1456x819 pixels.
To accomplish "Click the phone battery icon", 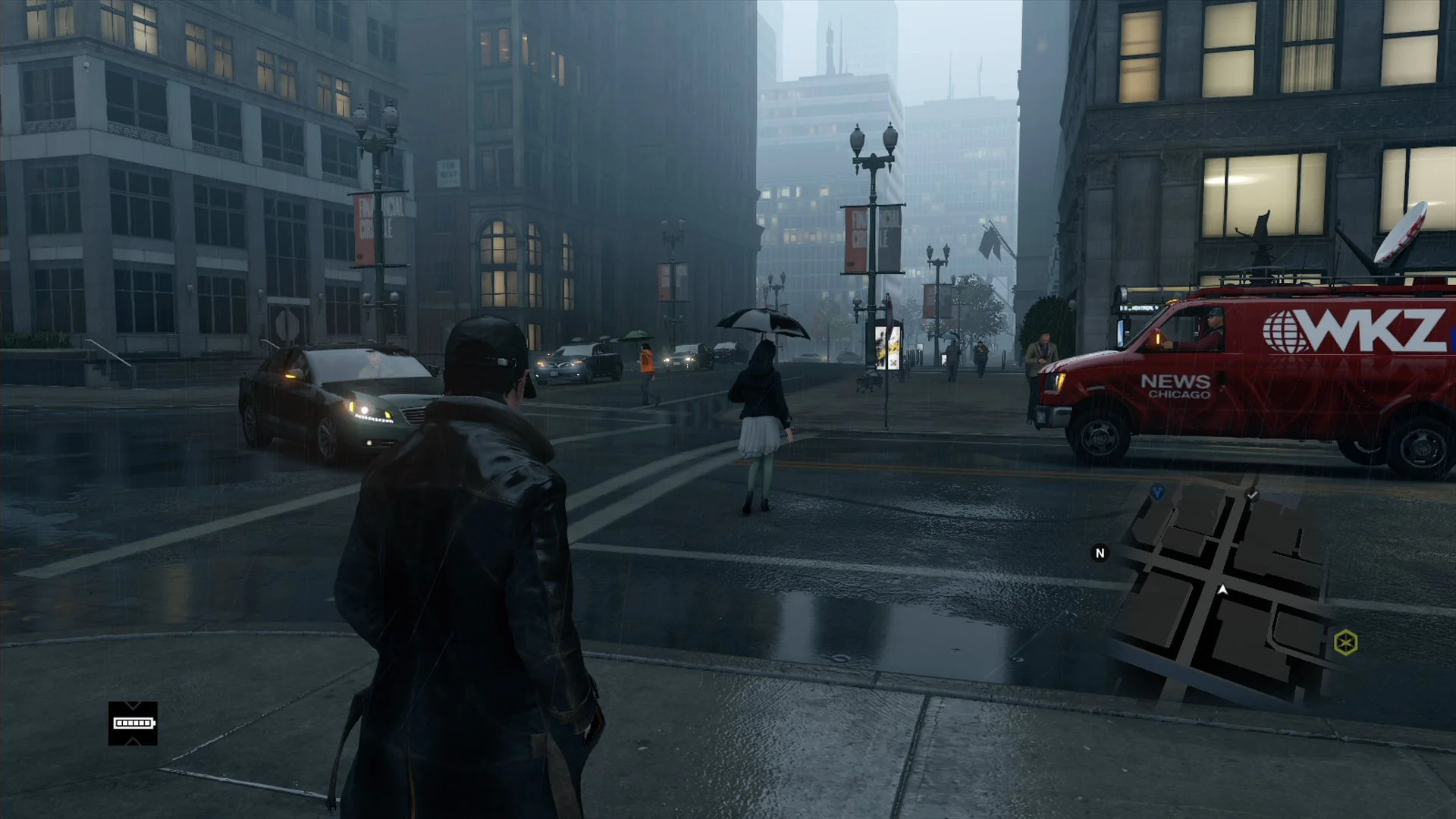I will [x=133, y=723].
